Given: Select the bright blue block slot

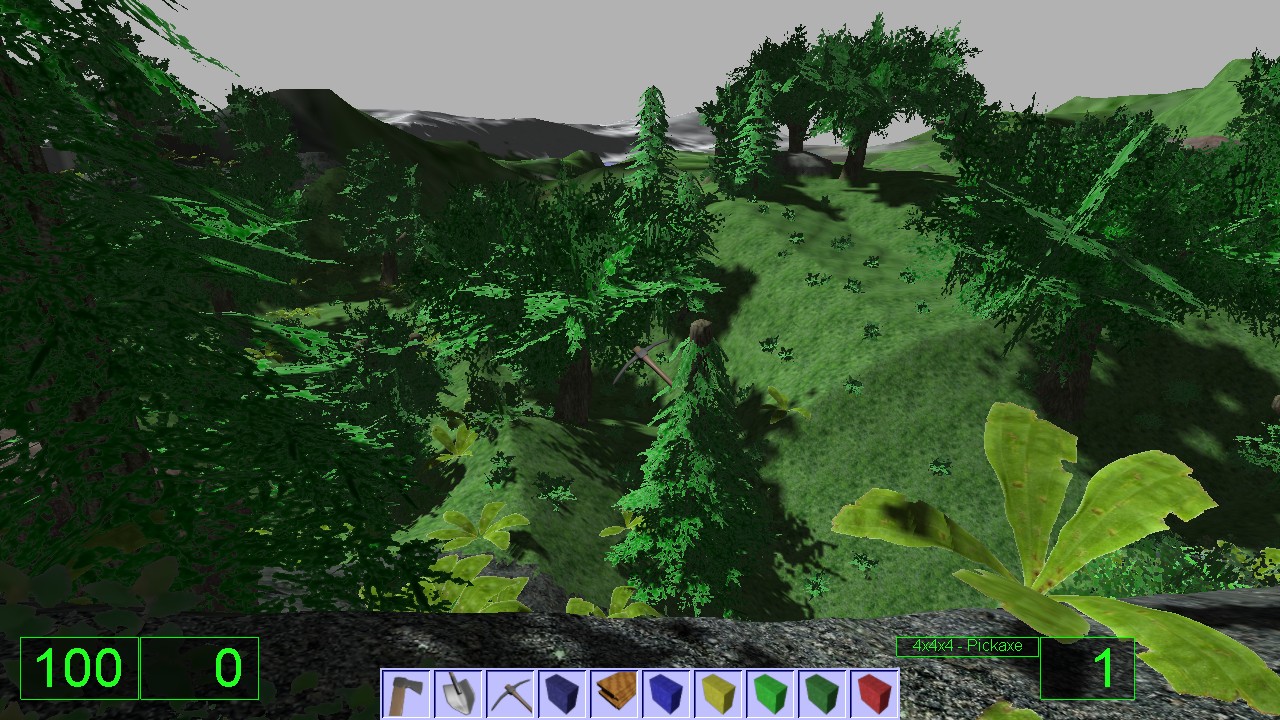Looking at the screenshot, I should 666,694.
